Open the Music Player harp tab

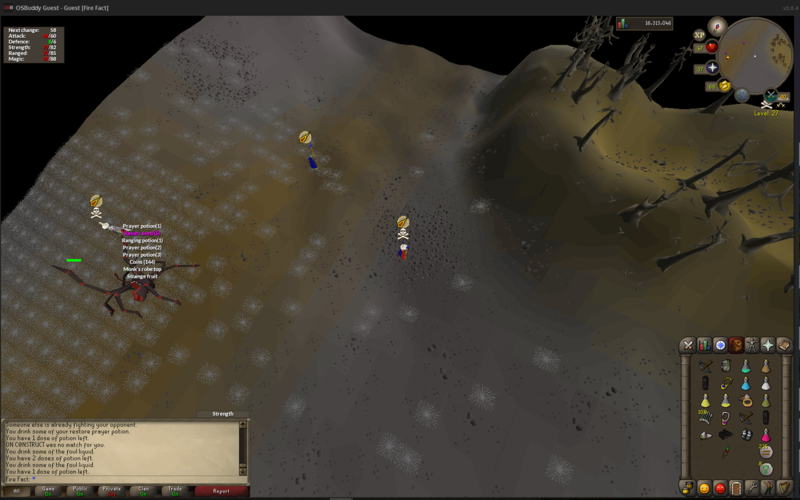coord(784,488)
